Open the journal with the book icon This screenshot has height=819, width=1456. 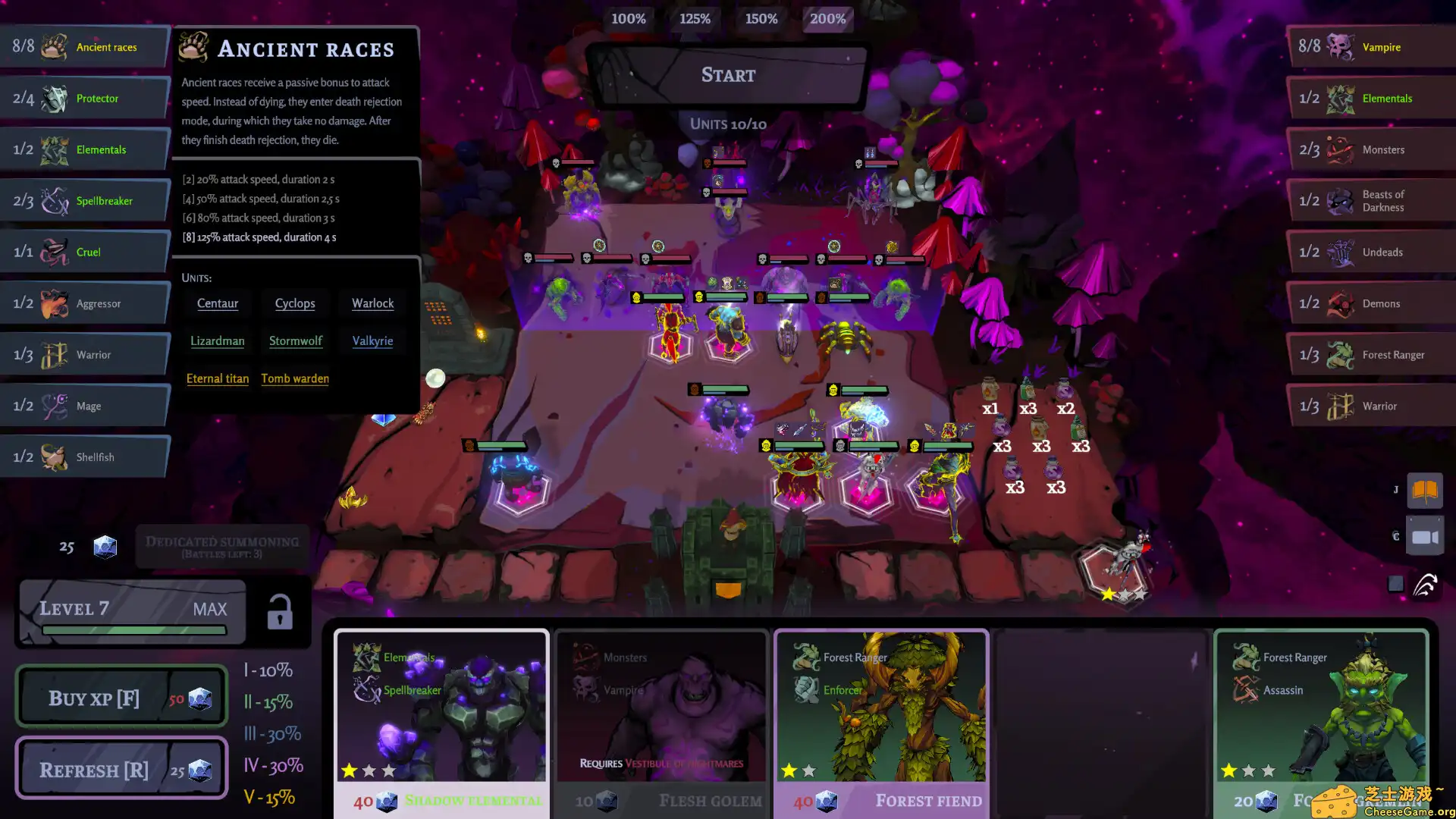click(1425, 491)
